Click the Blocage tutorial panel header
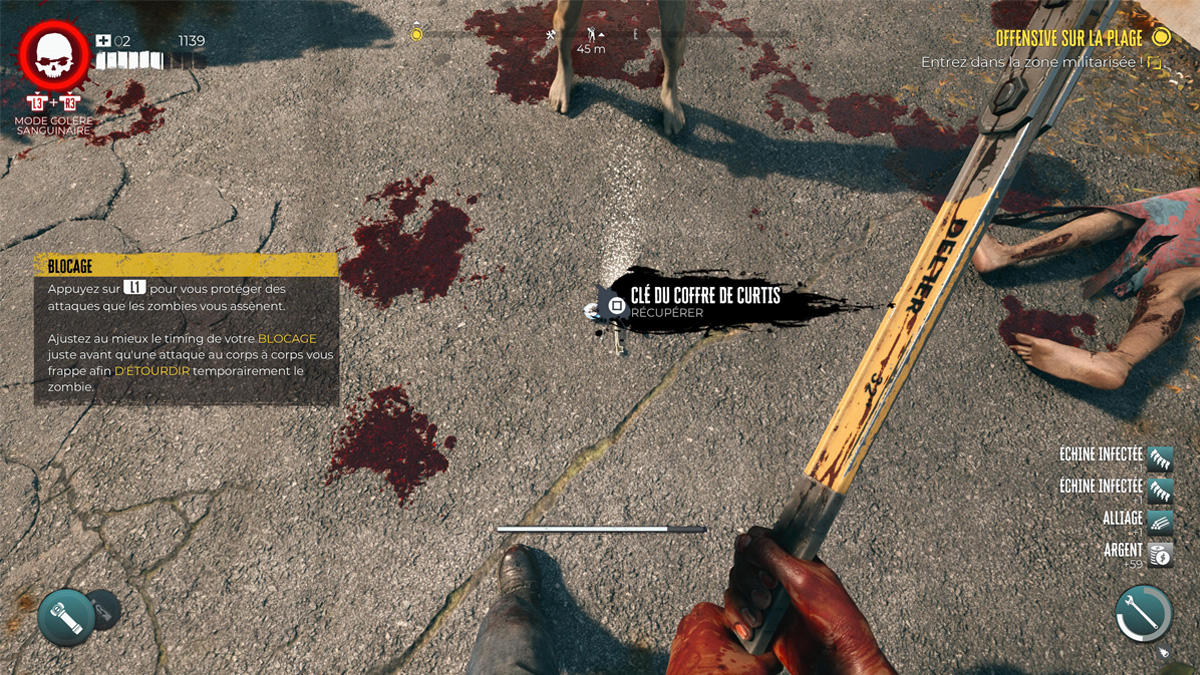The height and width of the screenshot is (675, 1200). 187,265
